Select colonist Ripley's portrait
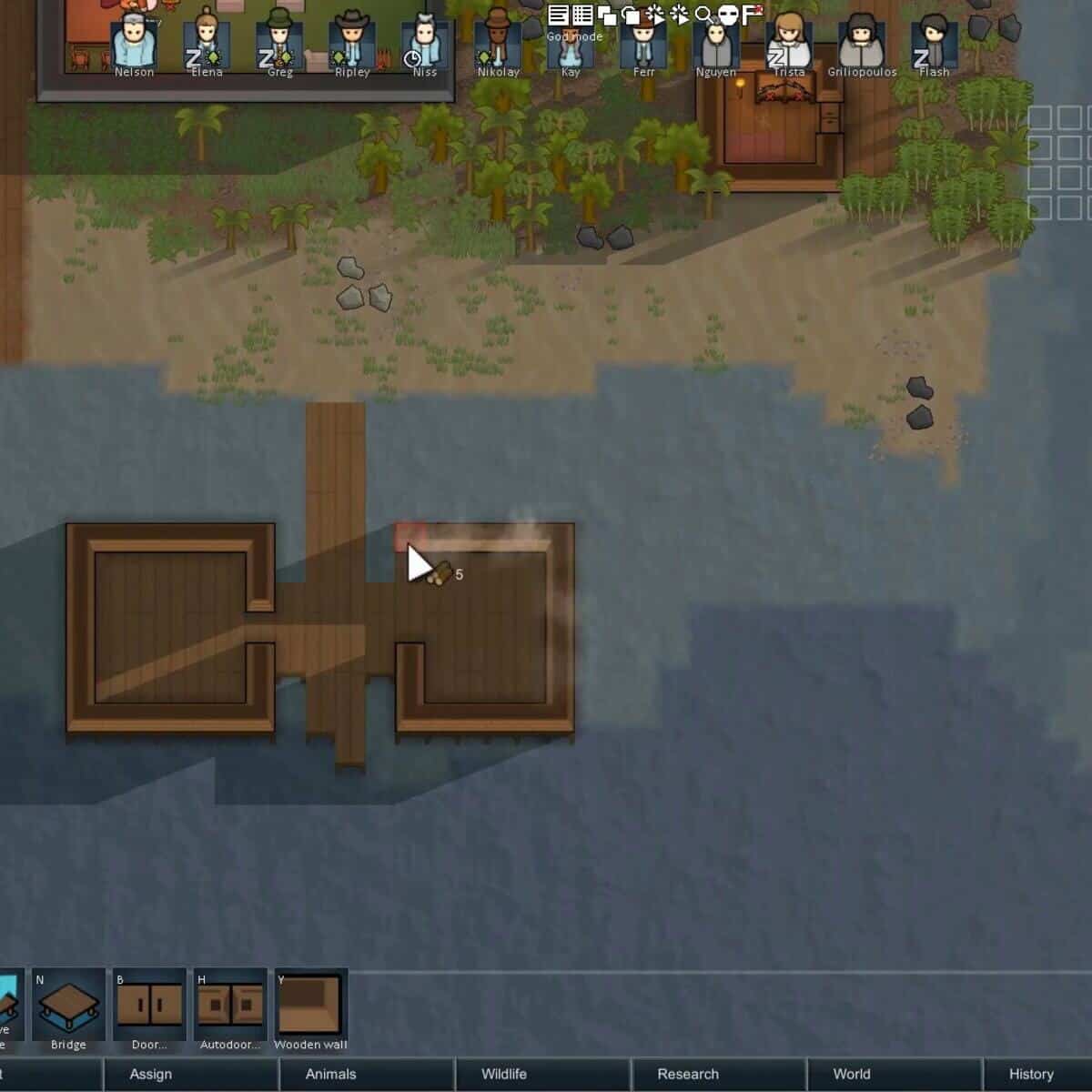The width and height of the screenshot is (1092, 1092). click(x=352, y=44)
